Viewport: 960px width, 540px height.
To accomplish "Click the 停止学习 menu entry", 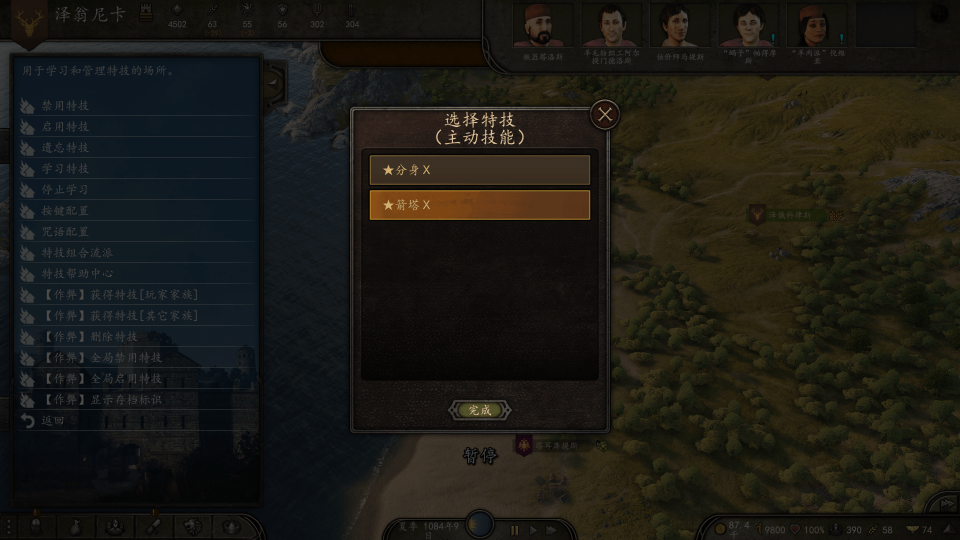I will tap(66, 190).
